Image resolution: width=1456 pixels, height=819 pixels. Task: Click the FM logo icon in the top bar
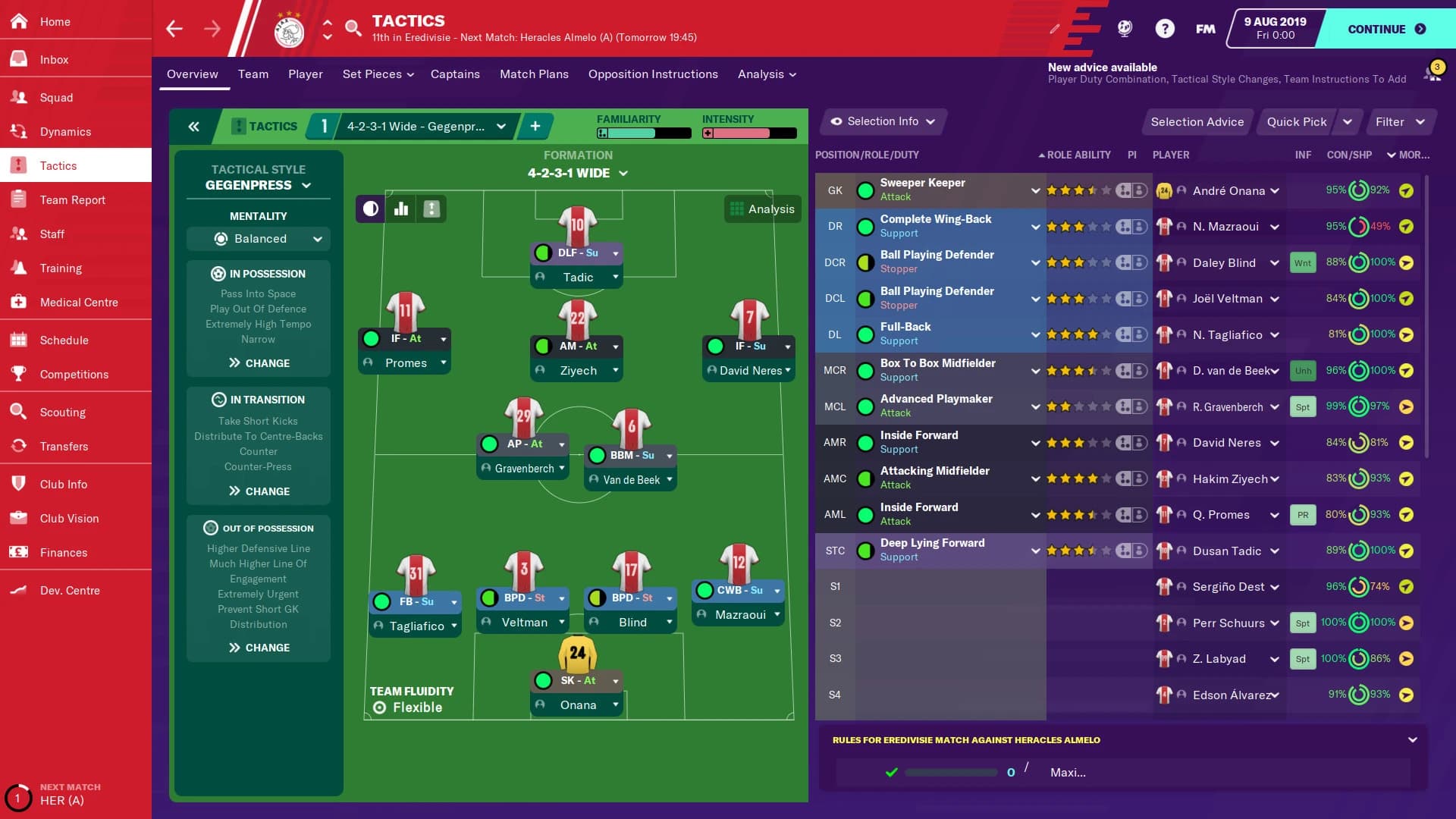click(x=1204, y=28)
